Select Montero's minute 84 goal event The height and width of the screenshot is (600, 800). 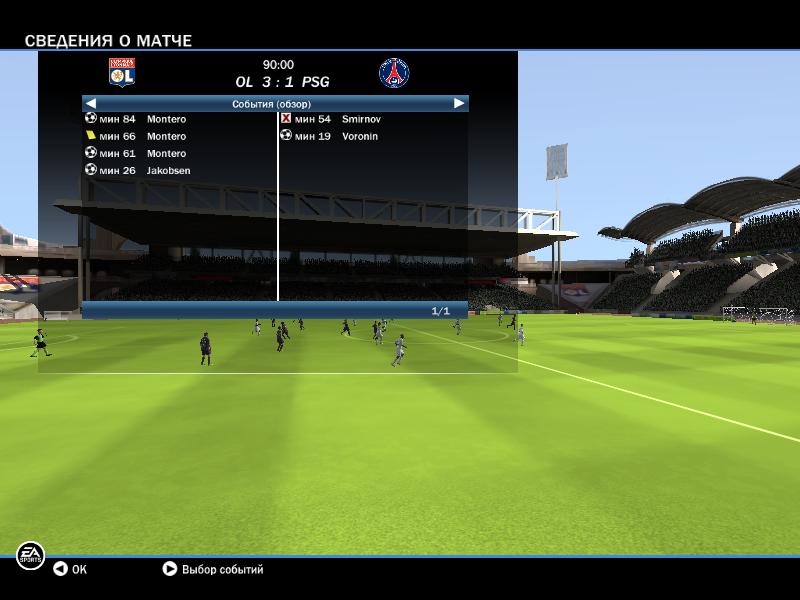coord(138,119)
